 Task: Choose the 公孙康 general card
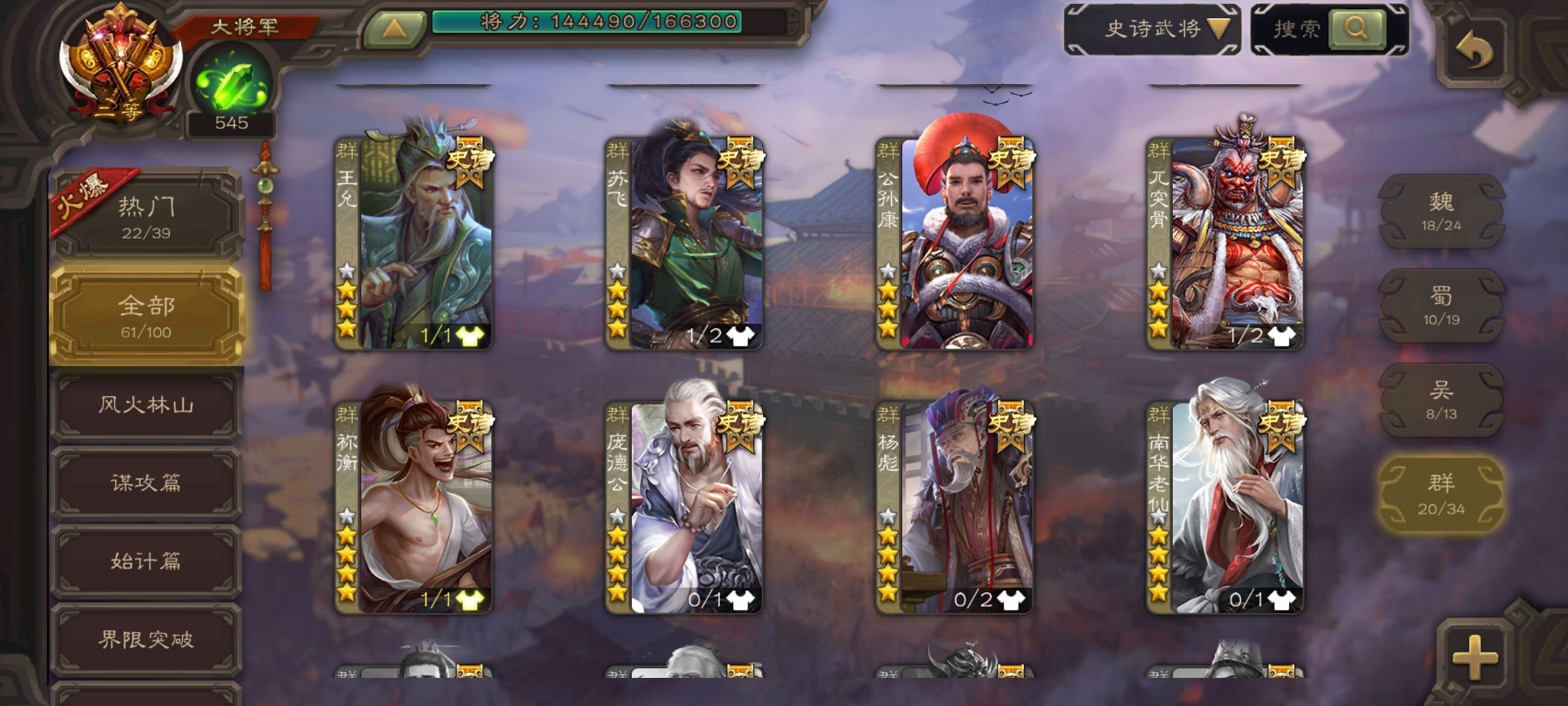pyautogui.click(x=955, y=242)
